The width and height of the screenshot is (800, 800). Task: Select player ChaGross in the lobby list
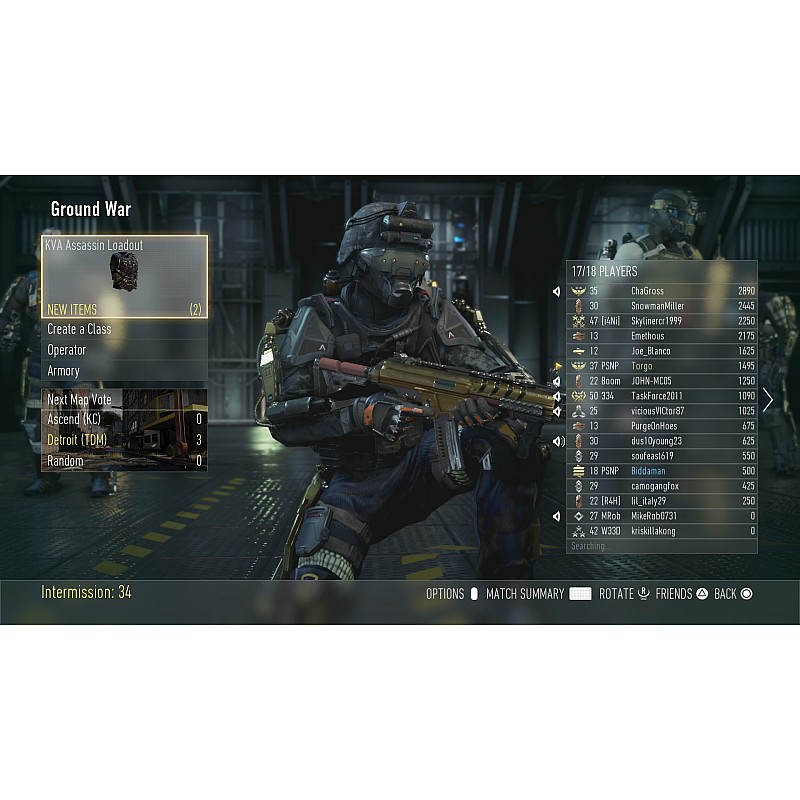[x=662, y=291]
